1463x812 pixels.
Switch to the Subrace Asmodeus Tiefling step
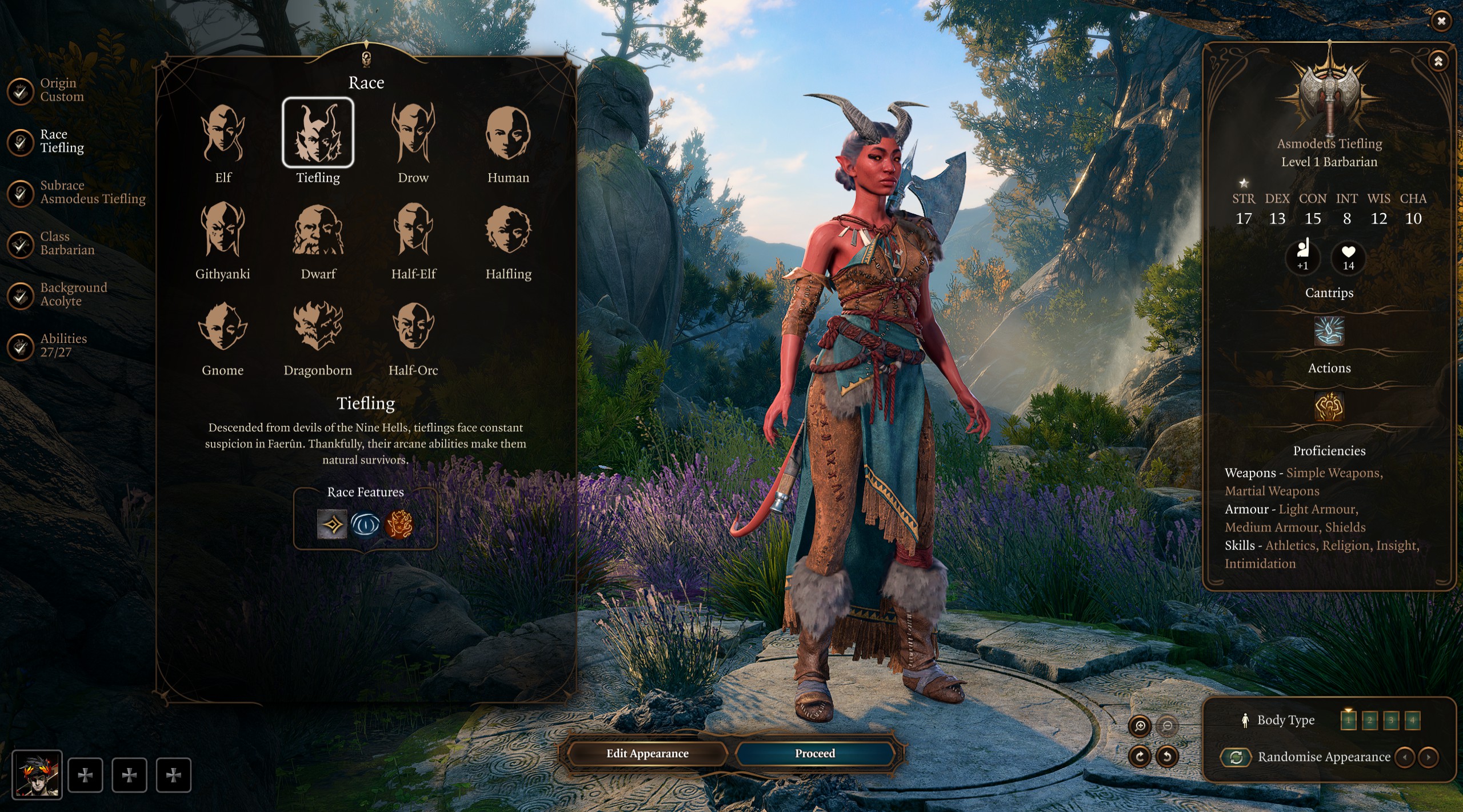click(x=91, y=193)
